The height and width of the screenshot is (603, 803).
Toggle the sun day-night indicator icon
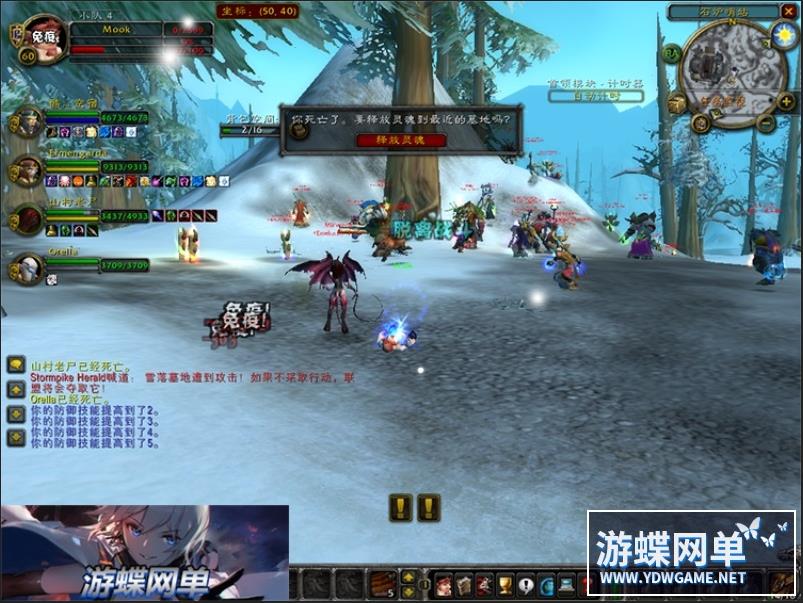[783, 35]
